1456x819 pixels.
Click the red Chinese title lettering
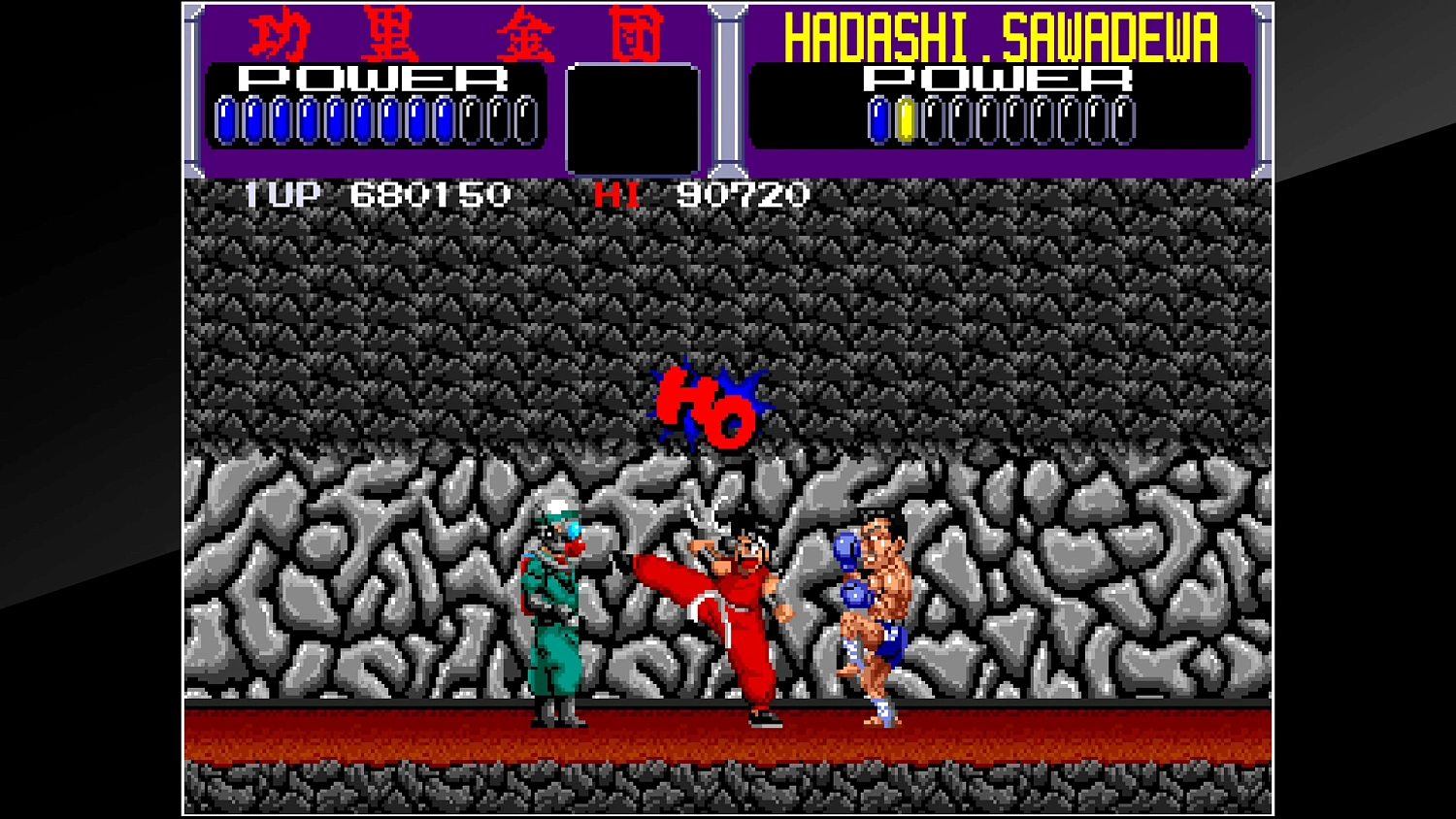[x=456, y=34]
